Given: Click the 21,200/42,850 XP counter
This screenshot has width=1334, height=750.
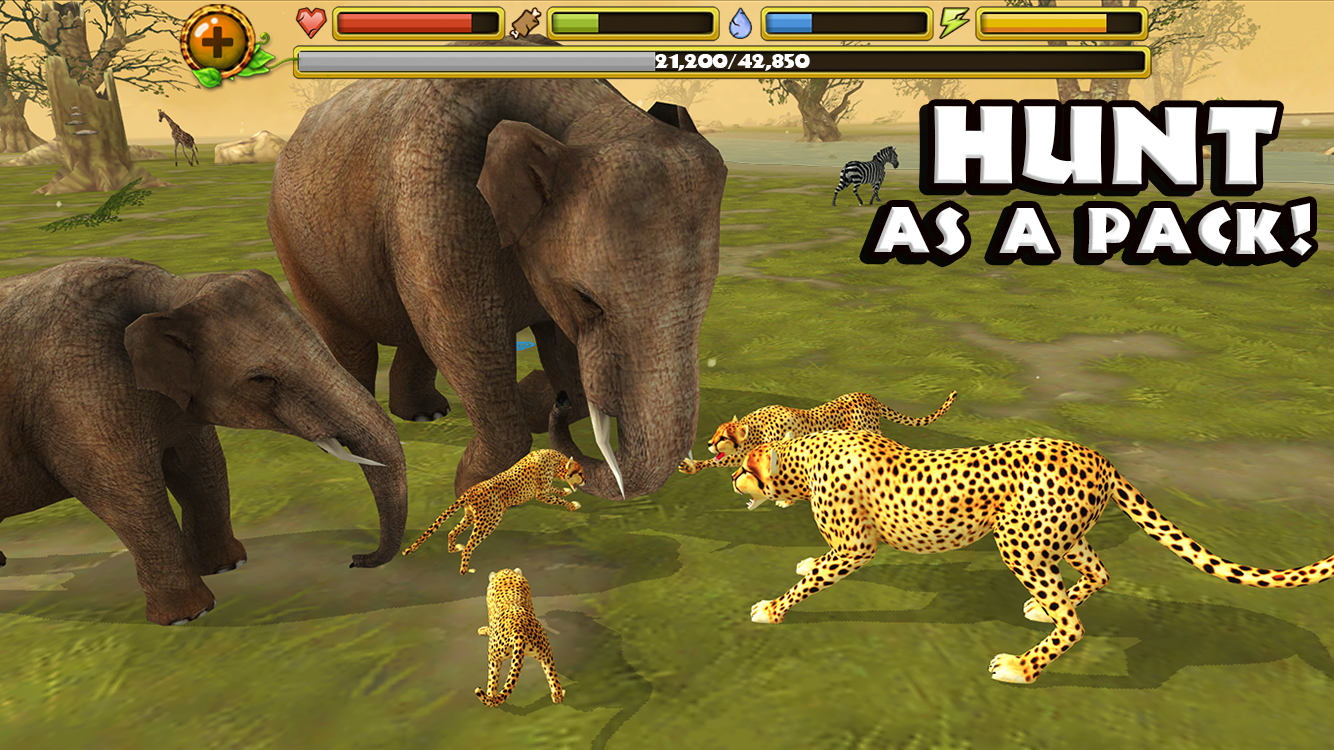Looking at the screenshot, I should [730, 62].
